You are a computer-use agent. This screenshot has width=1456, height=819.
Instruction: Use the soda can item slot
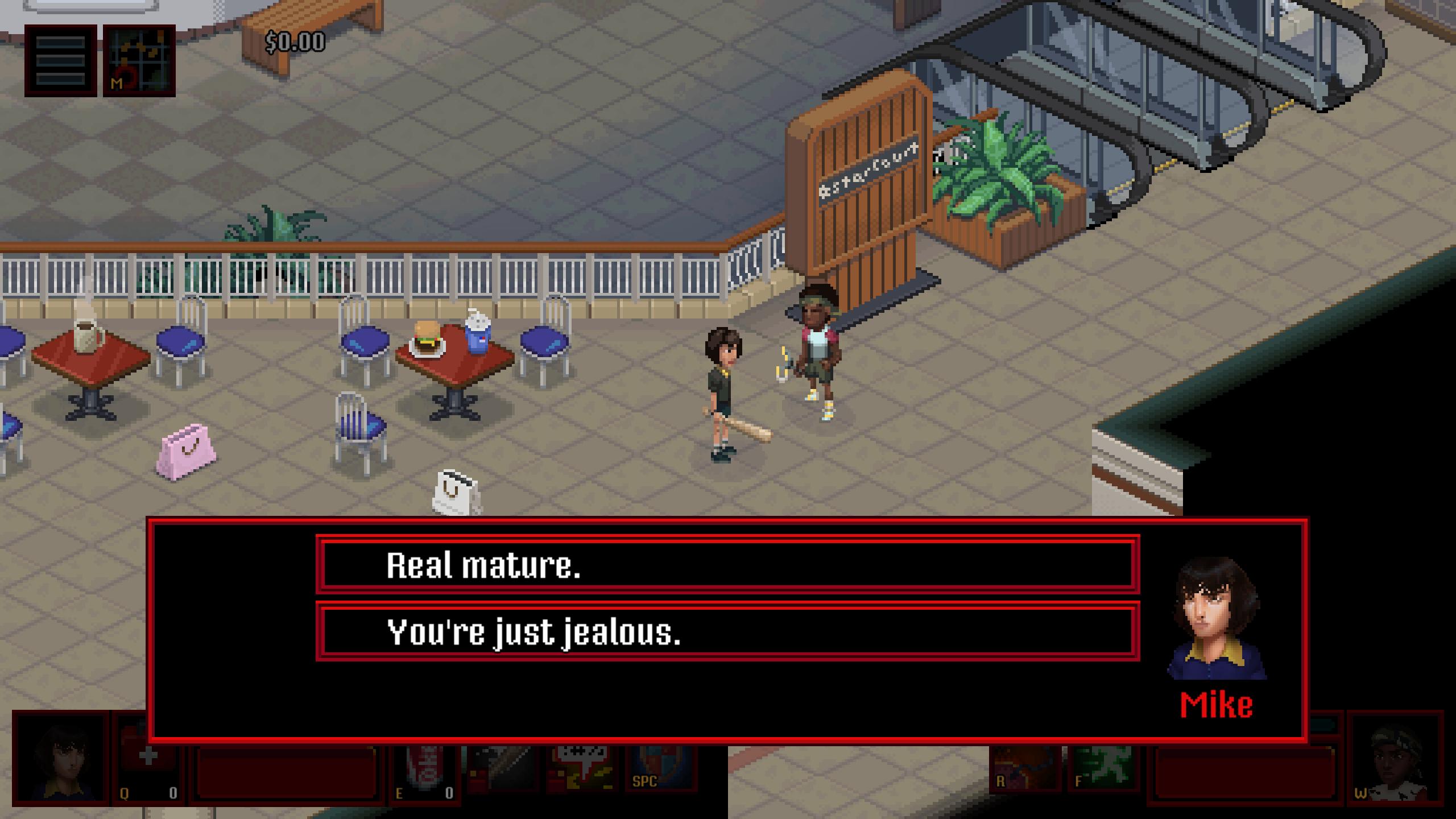(424, 768)
